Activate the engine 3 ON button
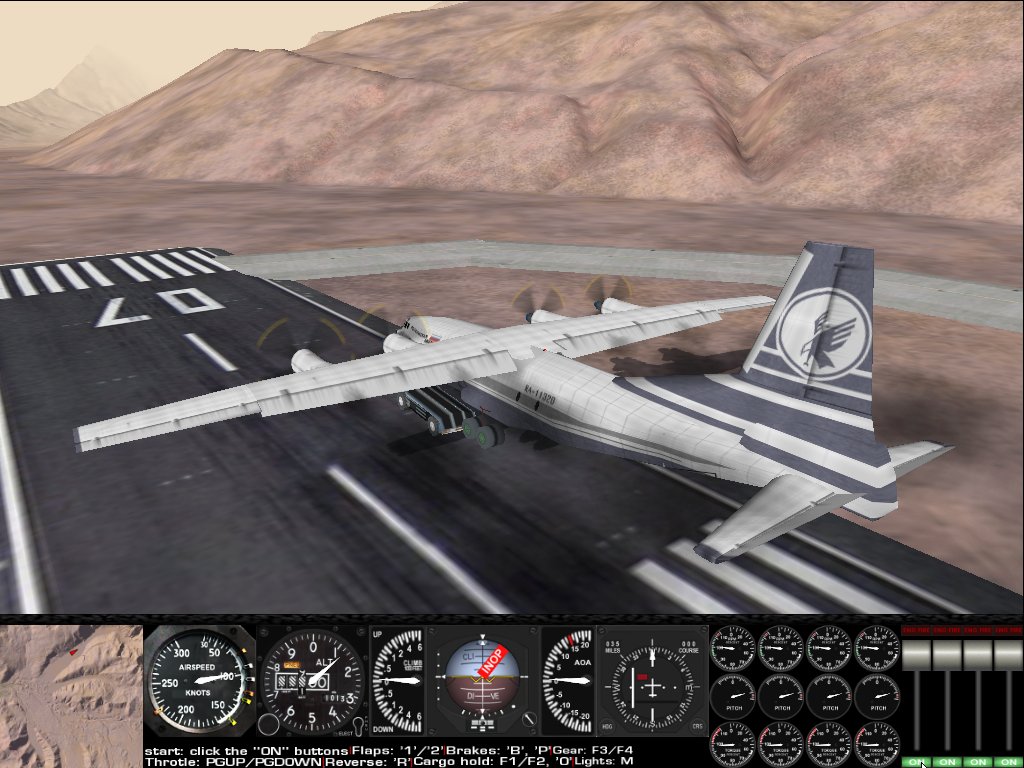 point(977,762)
